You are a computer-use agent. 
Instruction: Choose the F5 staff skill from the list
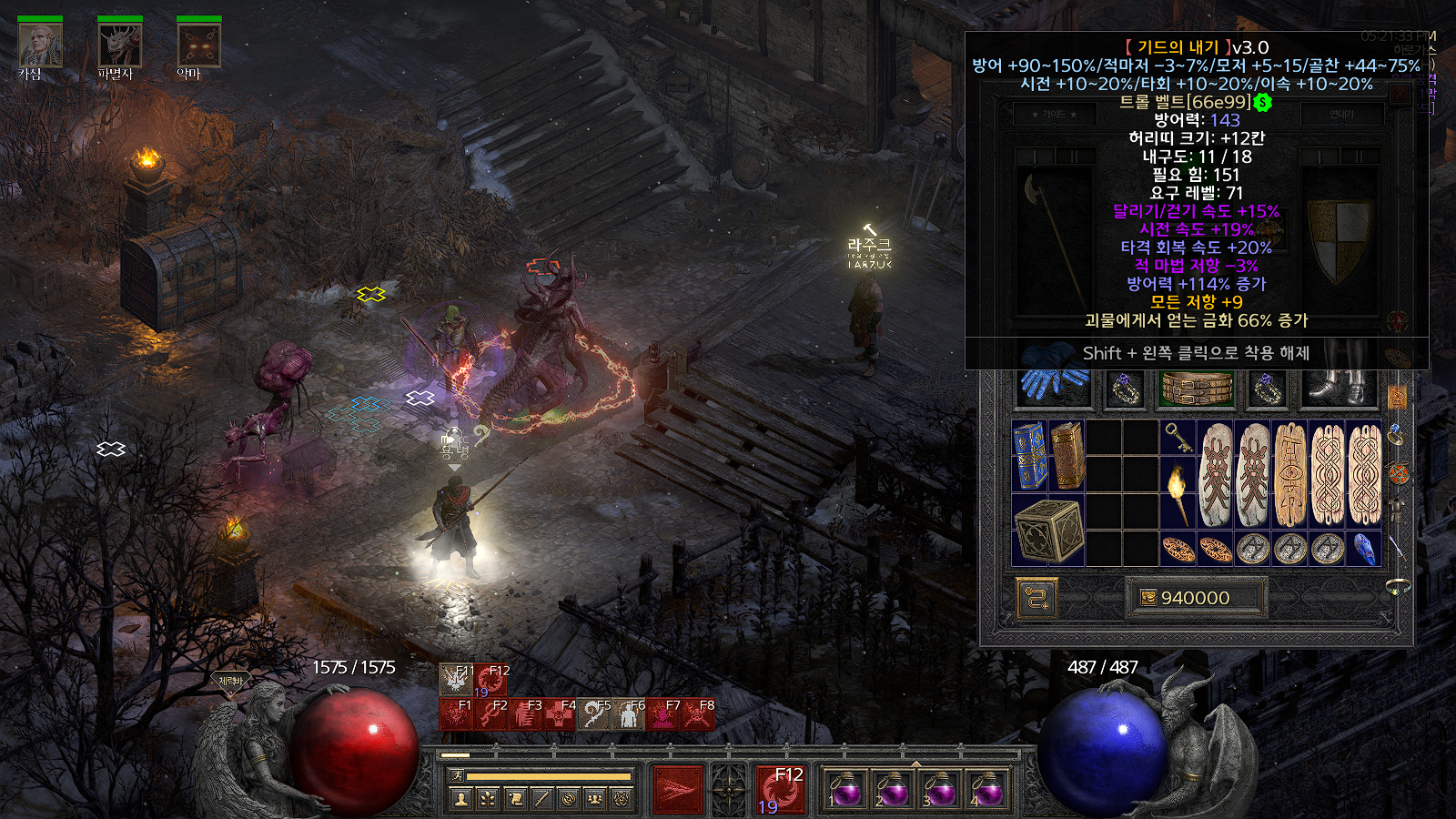click(x=594, y=714)
